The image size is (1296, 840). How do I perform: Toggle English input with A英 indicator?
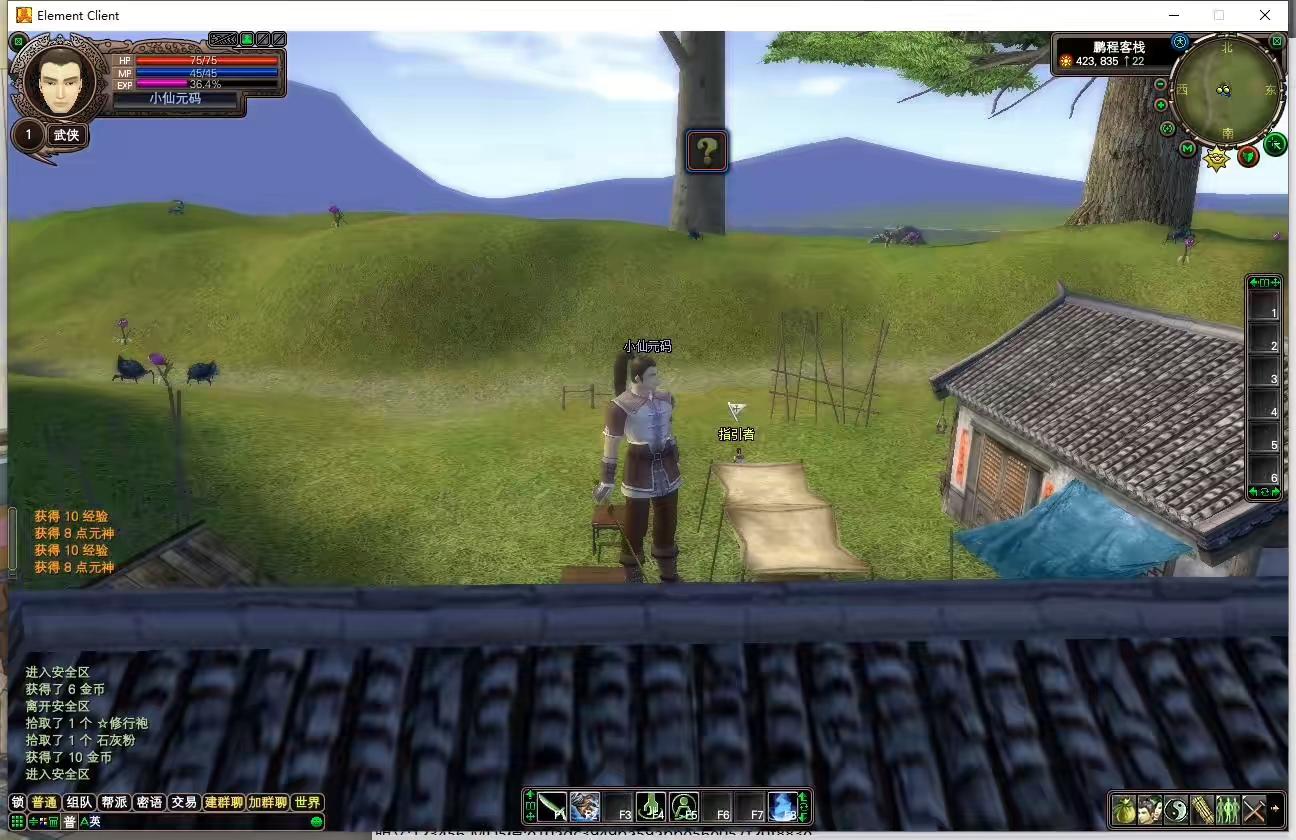coord(89,821)
